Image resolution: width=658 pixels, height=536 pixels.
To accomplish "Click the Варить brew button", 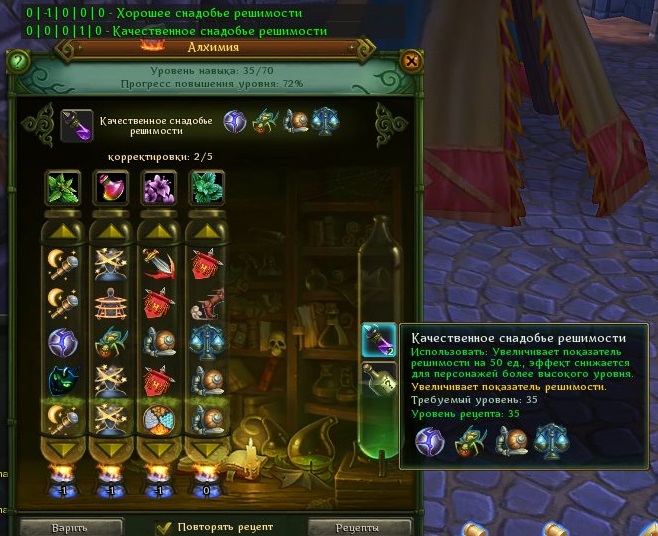I will pos(70,527).
